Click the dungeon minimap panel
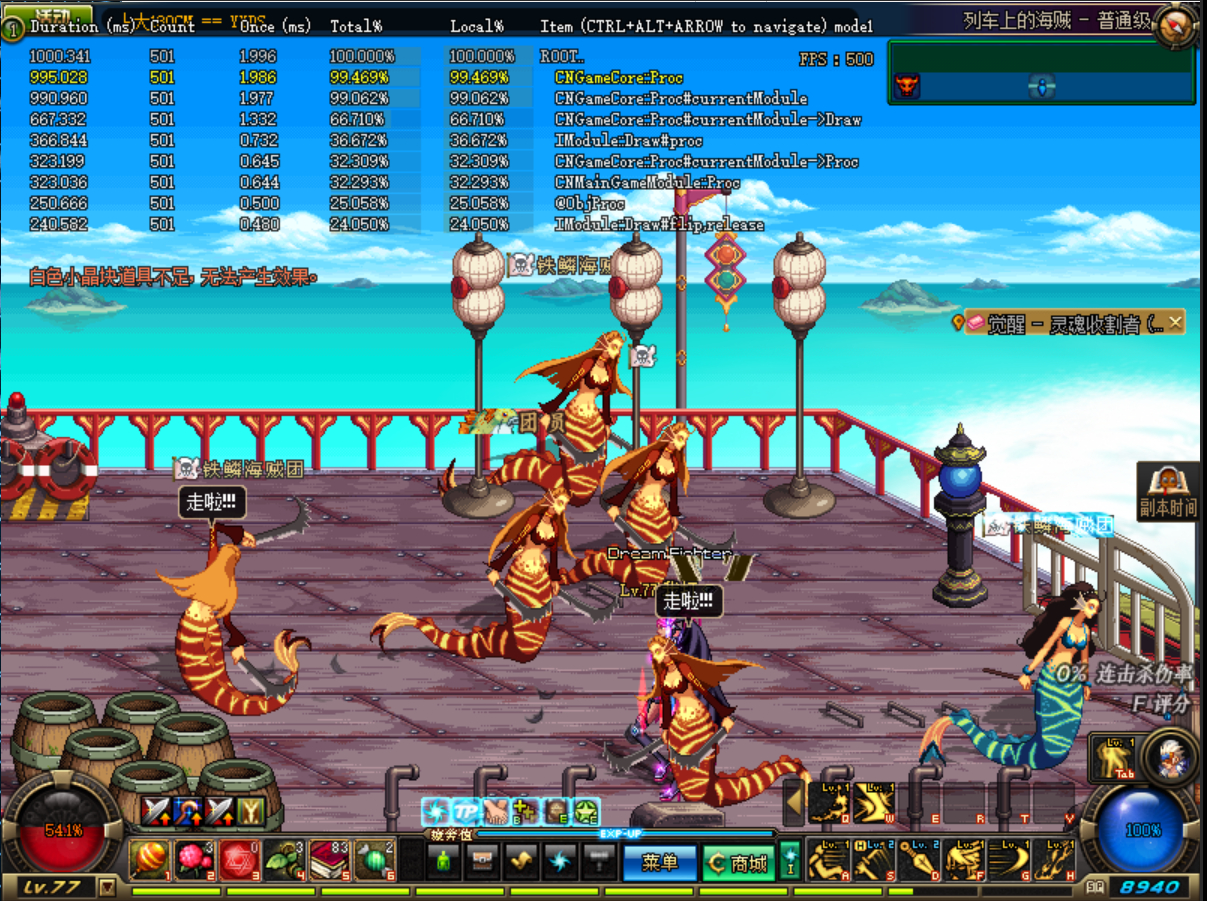 point(1041,72)
